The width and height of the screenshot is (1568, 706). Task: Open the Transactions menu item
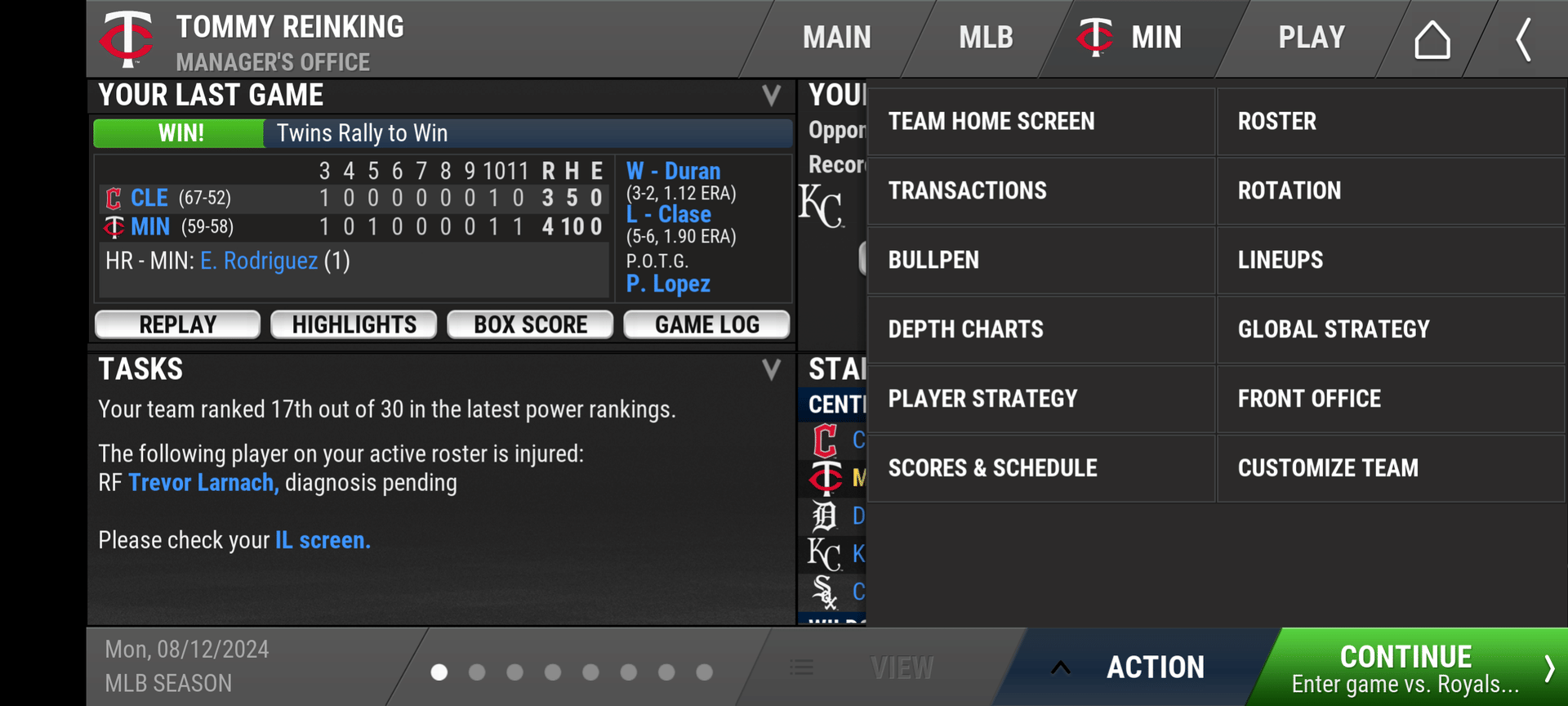coord(1040,191)
